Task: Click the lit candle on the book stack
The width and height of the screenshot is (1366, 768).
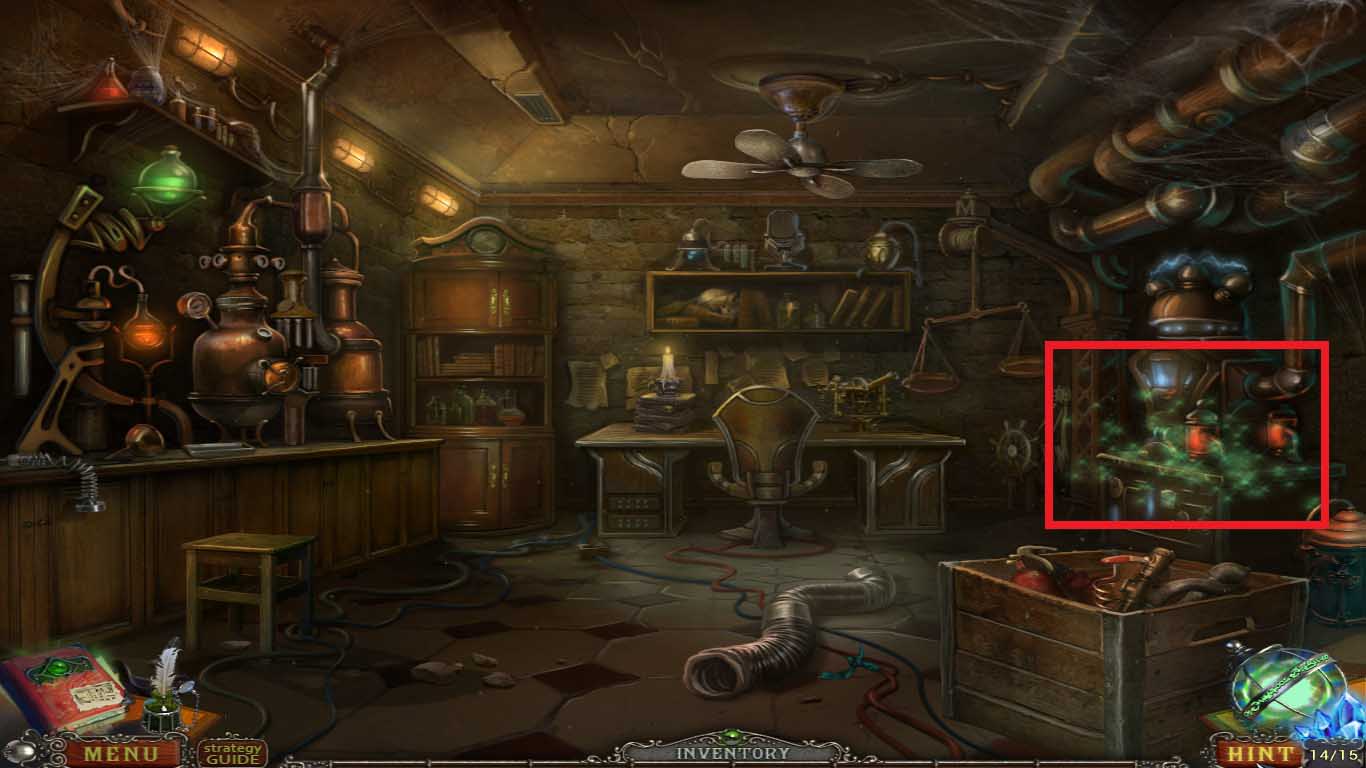Action: [665, 365]
